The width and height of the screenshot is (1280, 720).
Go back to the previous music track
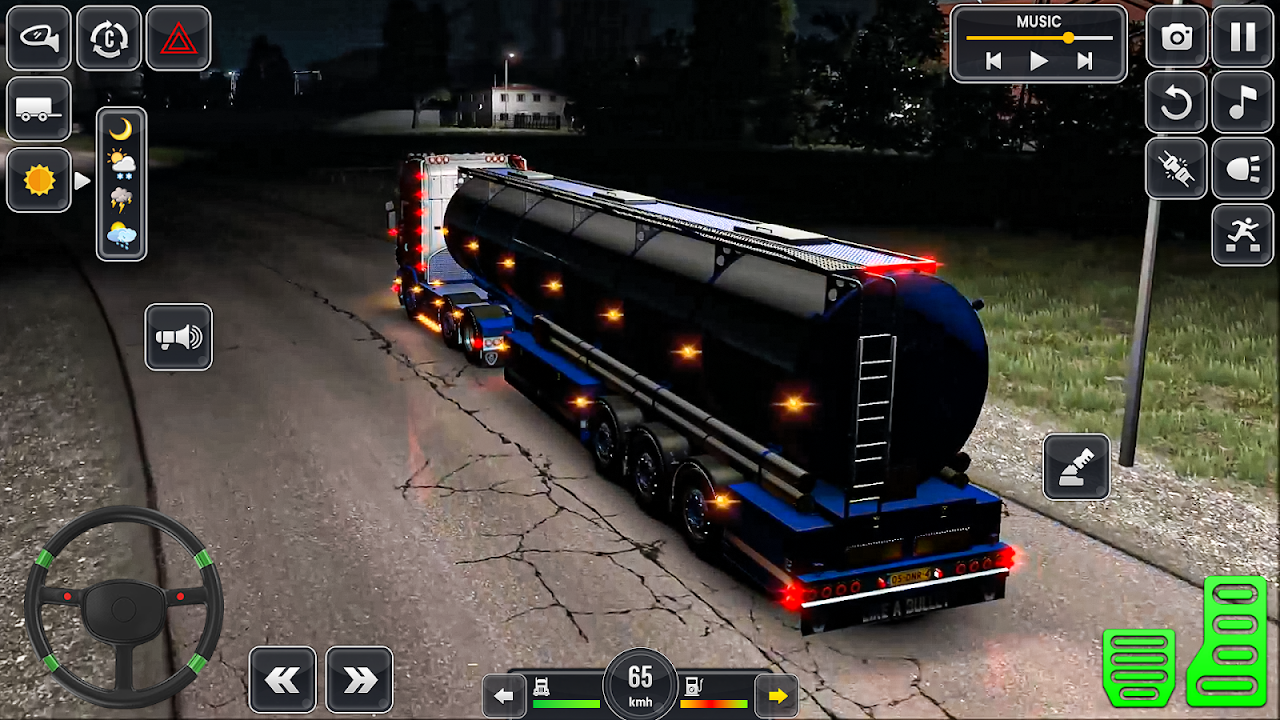[x=993, y=62]
